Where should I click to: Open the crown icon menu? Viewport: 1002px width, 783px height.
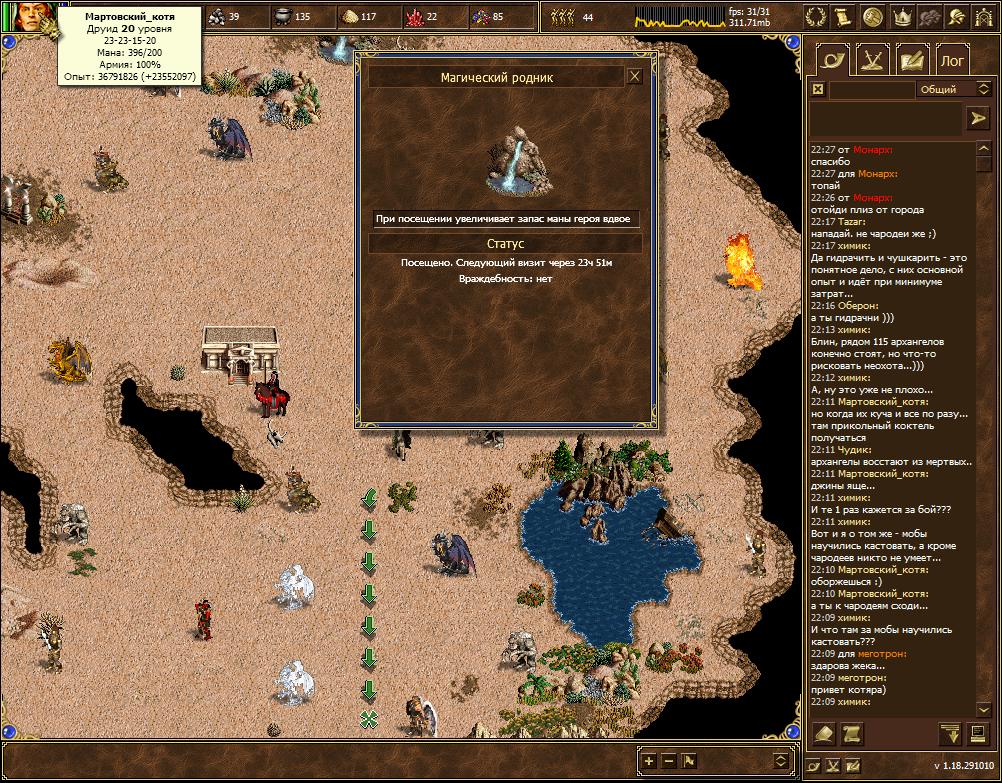[902, 17]
